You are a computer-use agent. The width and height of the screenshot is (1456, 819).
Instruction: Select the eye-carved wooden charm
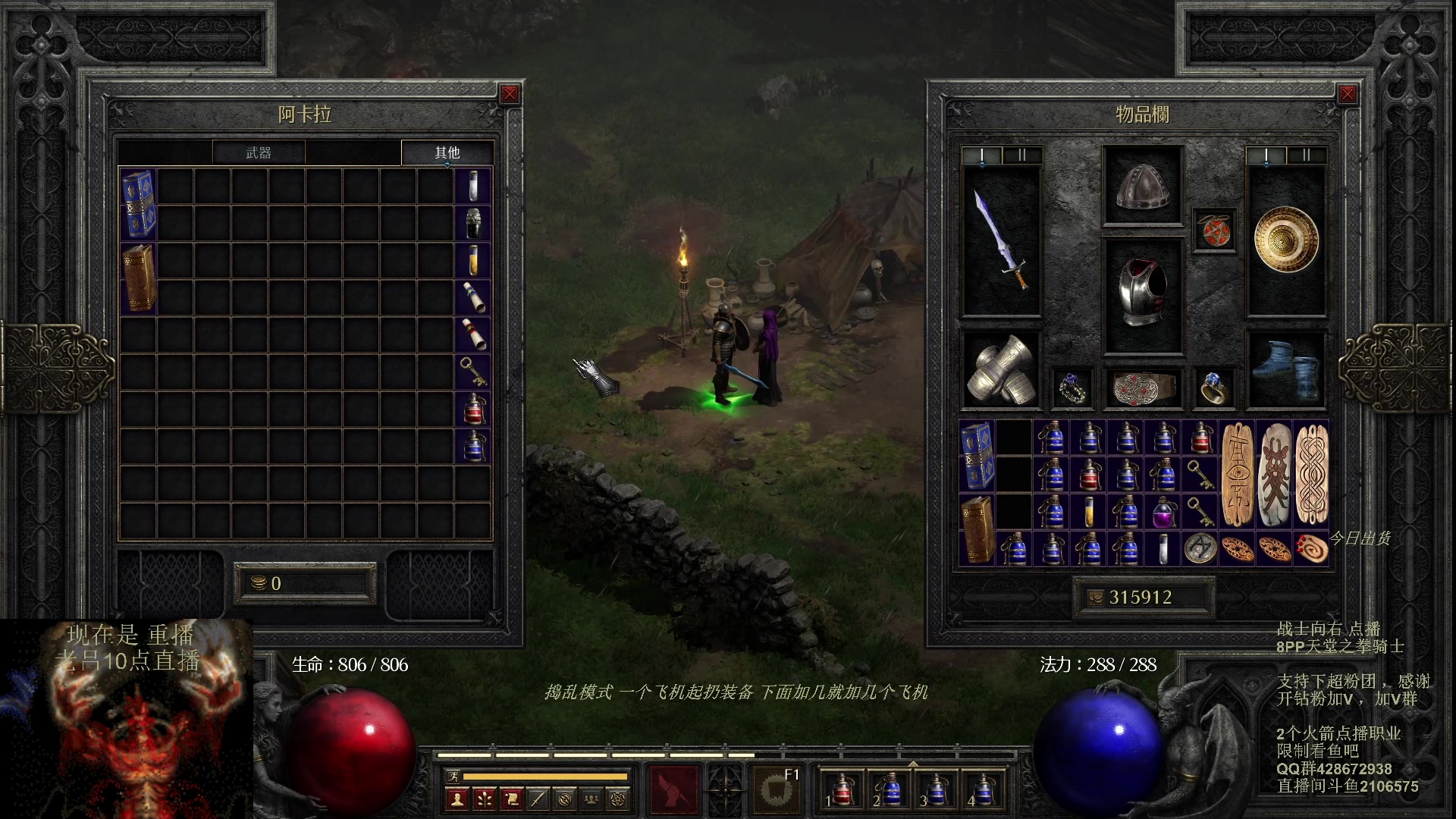point(1238,475)
